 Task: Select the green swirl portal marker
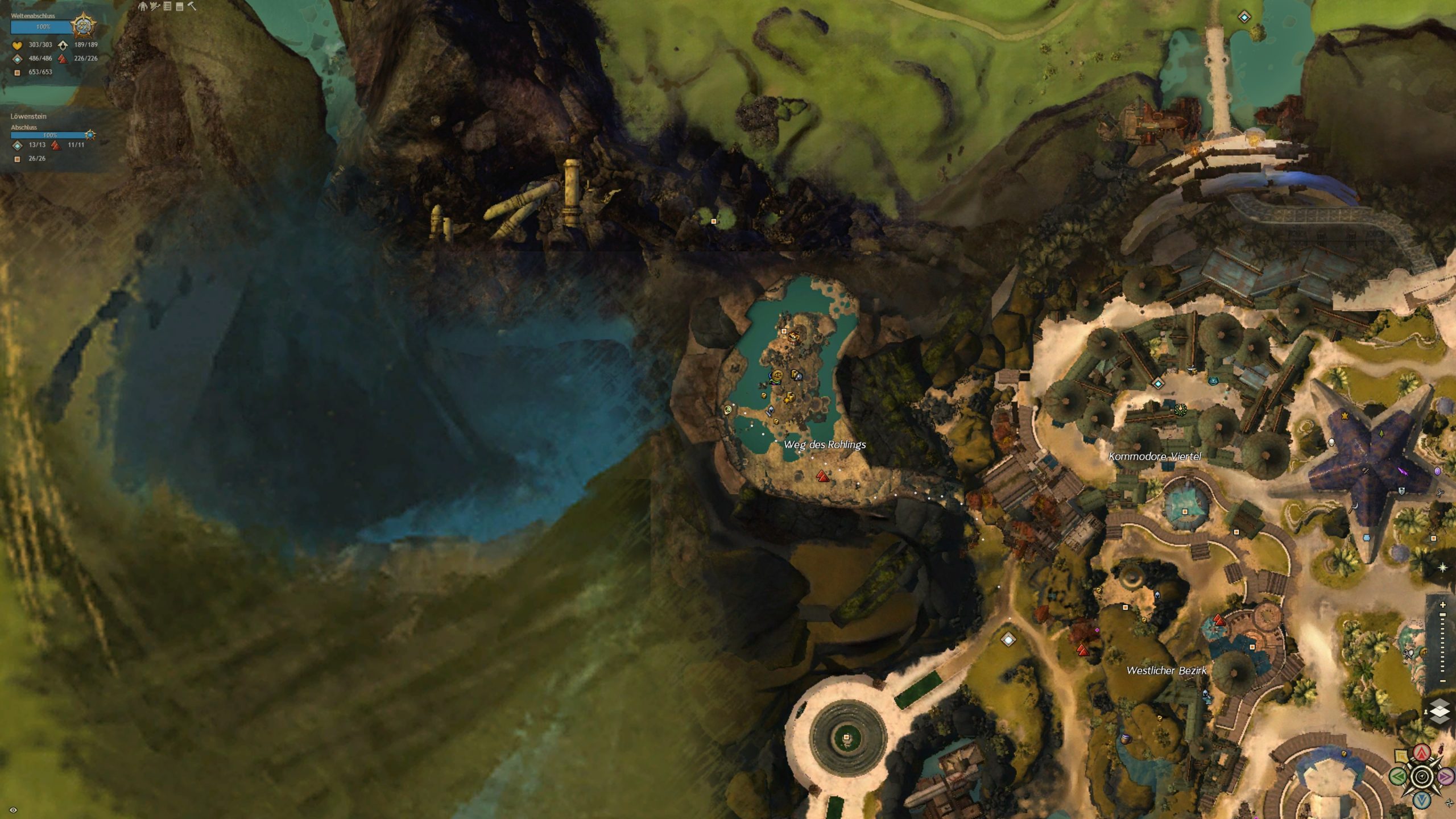pos(727,409)
